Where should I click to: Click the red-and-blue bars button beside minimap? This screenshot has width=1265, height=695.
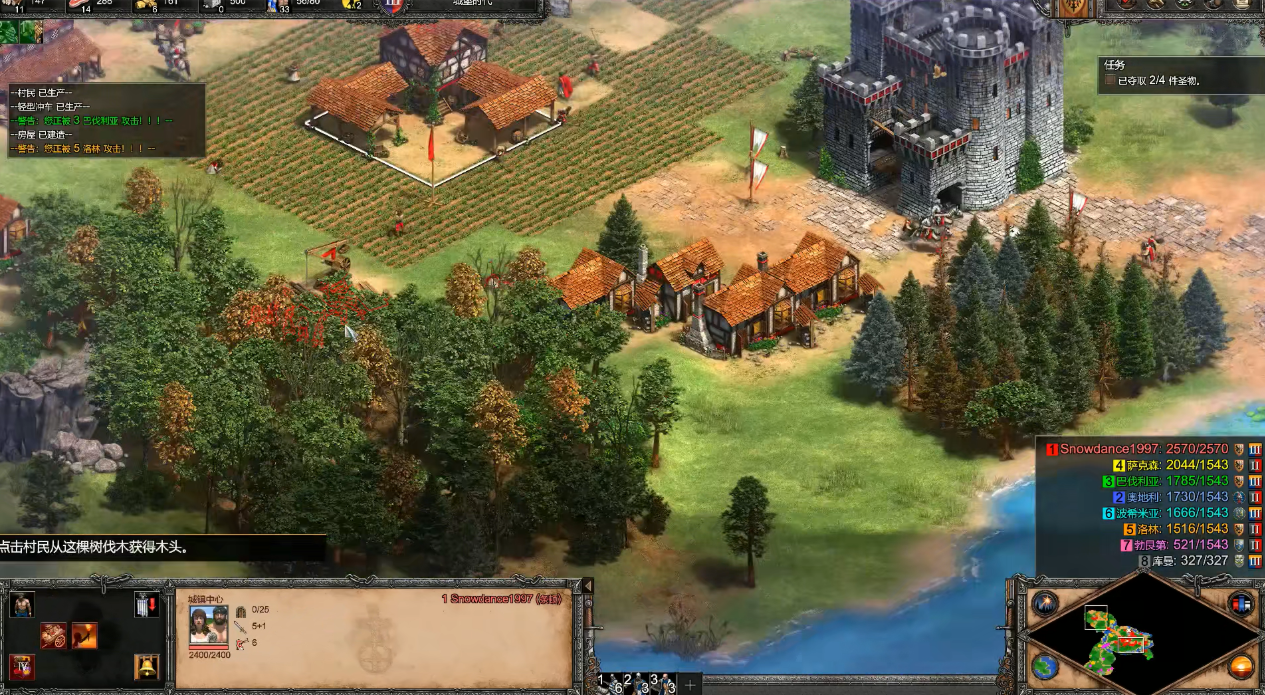[x=1241, y=602]
